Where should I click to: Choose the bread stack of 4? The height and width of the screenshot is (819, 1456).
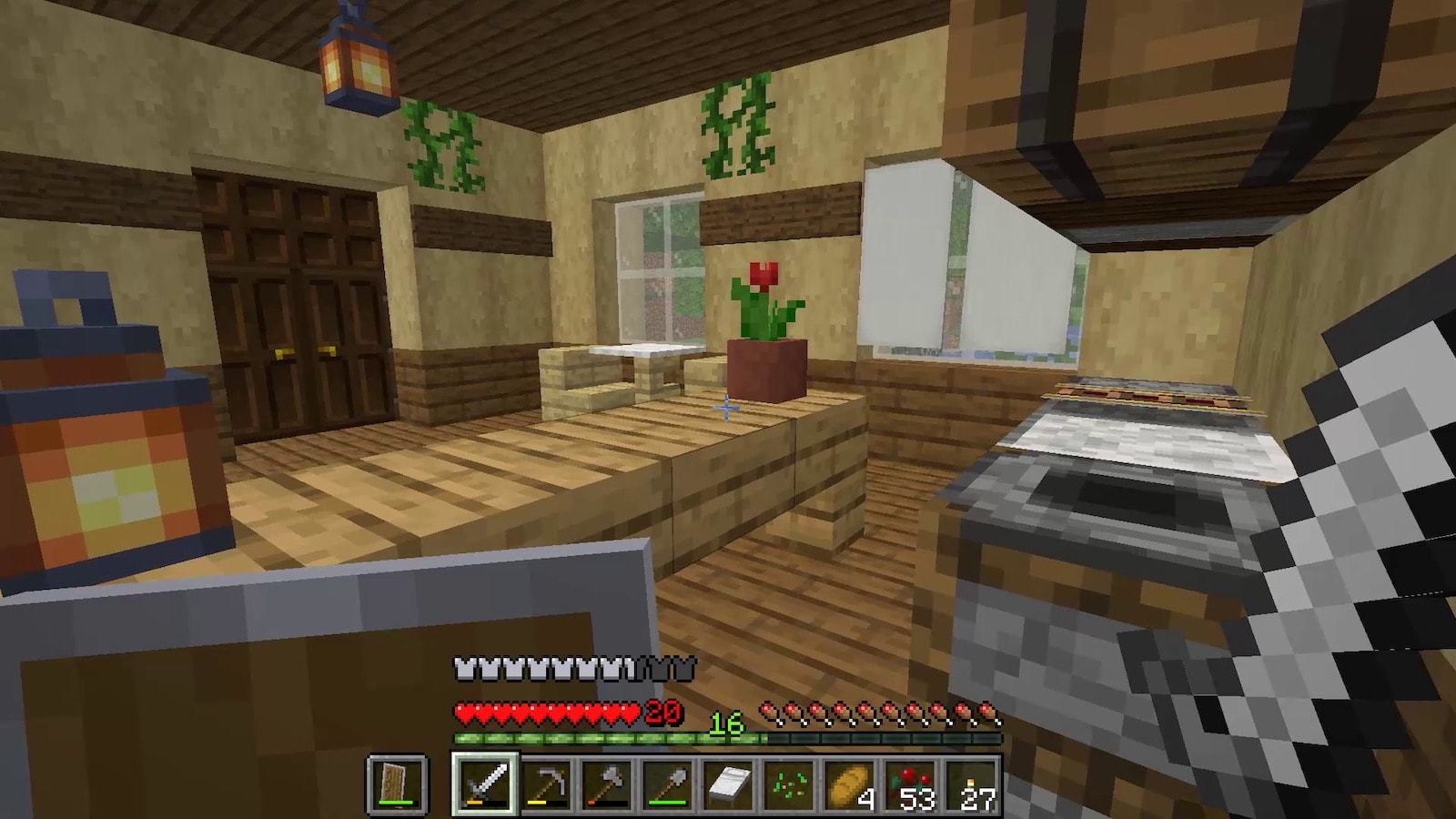(850, 784)
